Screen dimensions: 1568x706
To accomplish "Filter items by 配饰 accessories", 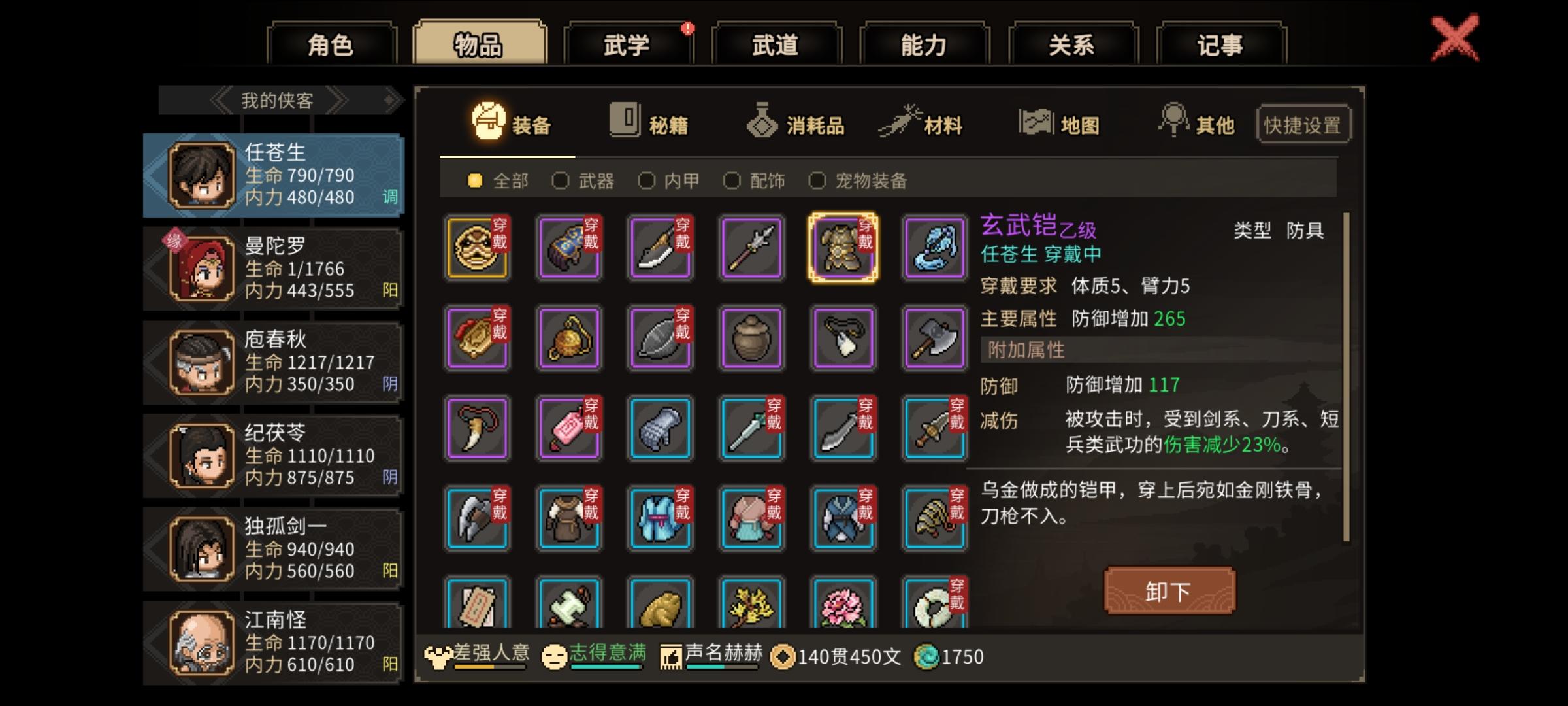I will pyautogui.click(x=732, y=181).
